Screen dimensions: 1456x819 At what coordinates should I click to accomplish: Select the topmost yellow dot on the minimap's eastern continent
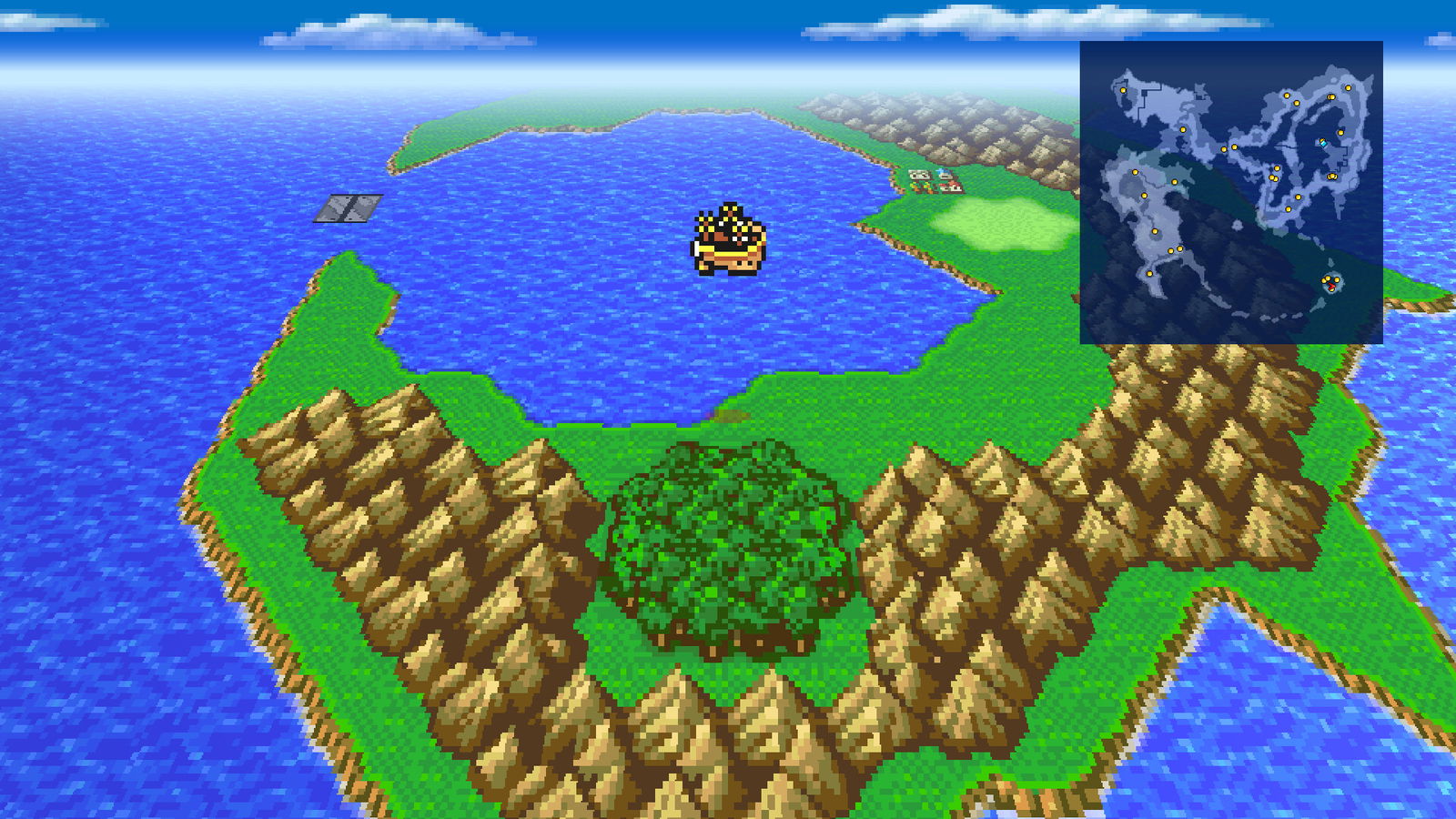(1348, 88)
